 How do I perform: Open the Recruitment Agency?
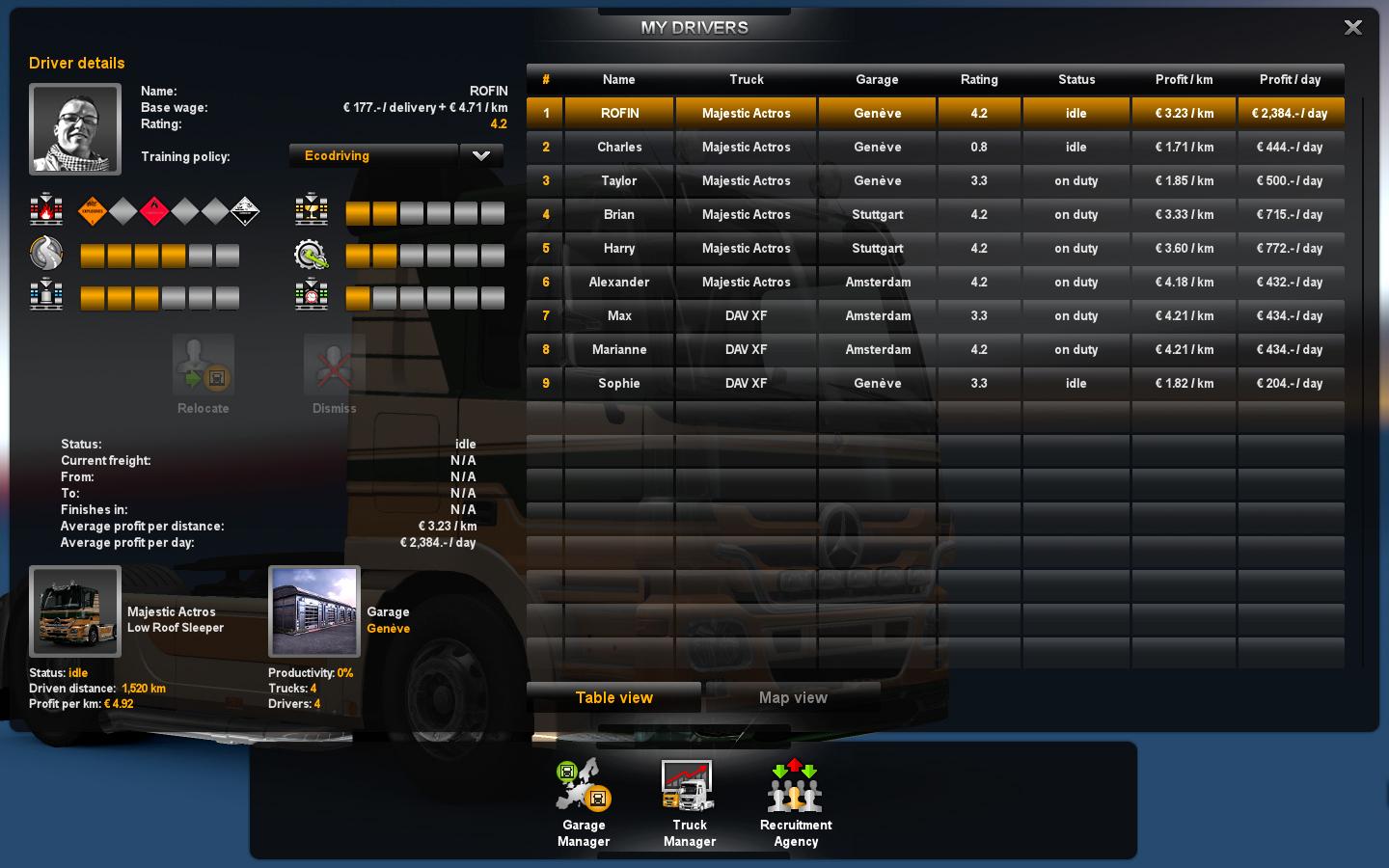click(795, 802)
